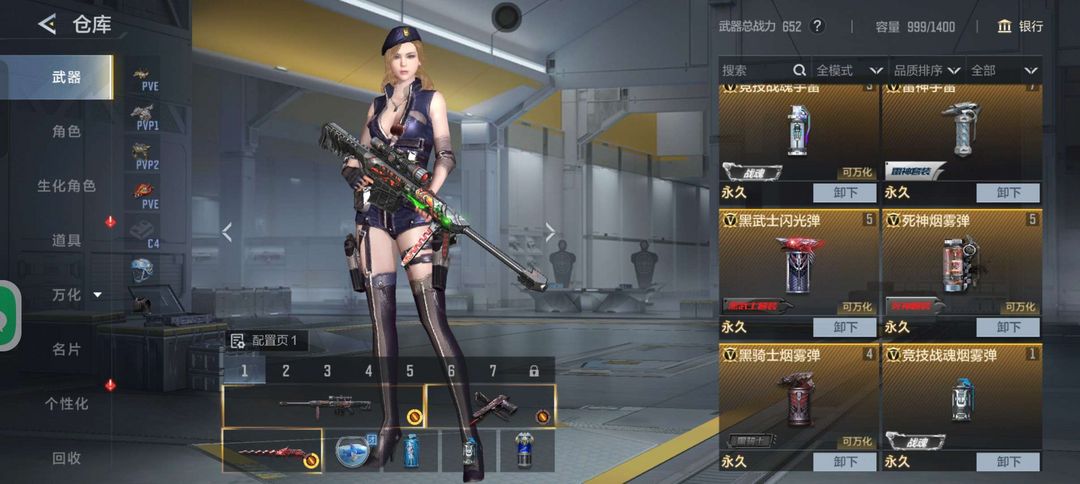Switch to the 个性化 tab

click(66, 404)
